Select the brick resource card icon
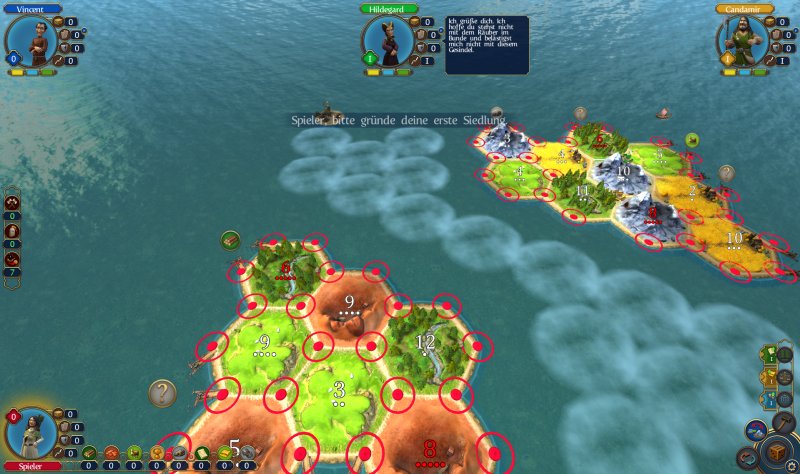The height and width of the screenshot is (474, 800). click(111, 453)
